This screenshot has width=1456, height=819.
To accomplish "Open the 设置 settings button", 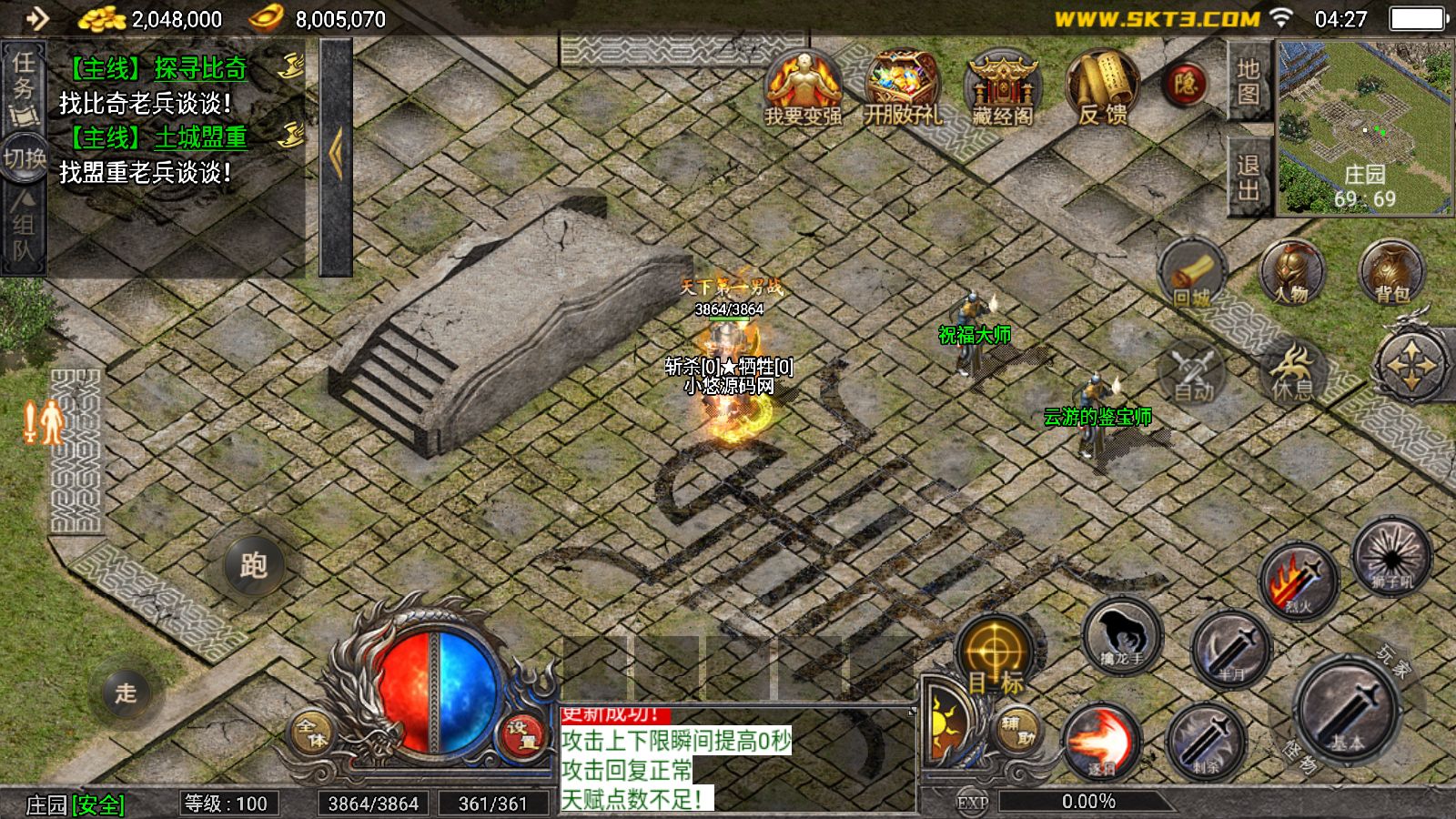I will point(523,733).
